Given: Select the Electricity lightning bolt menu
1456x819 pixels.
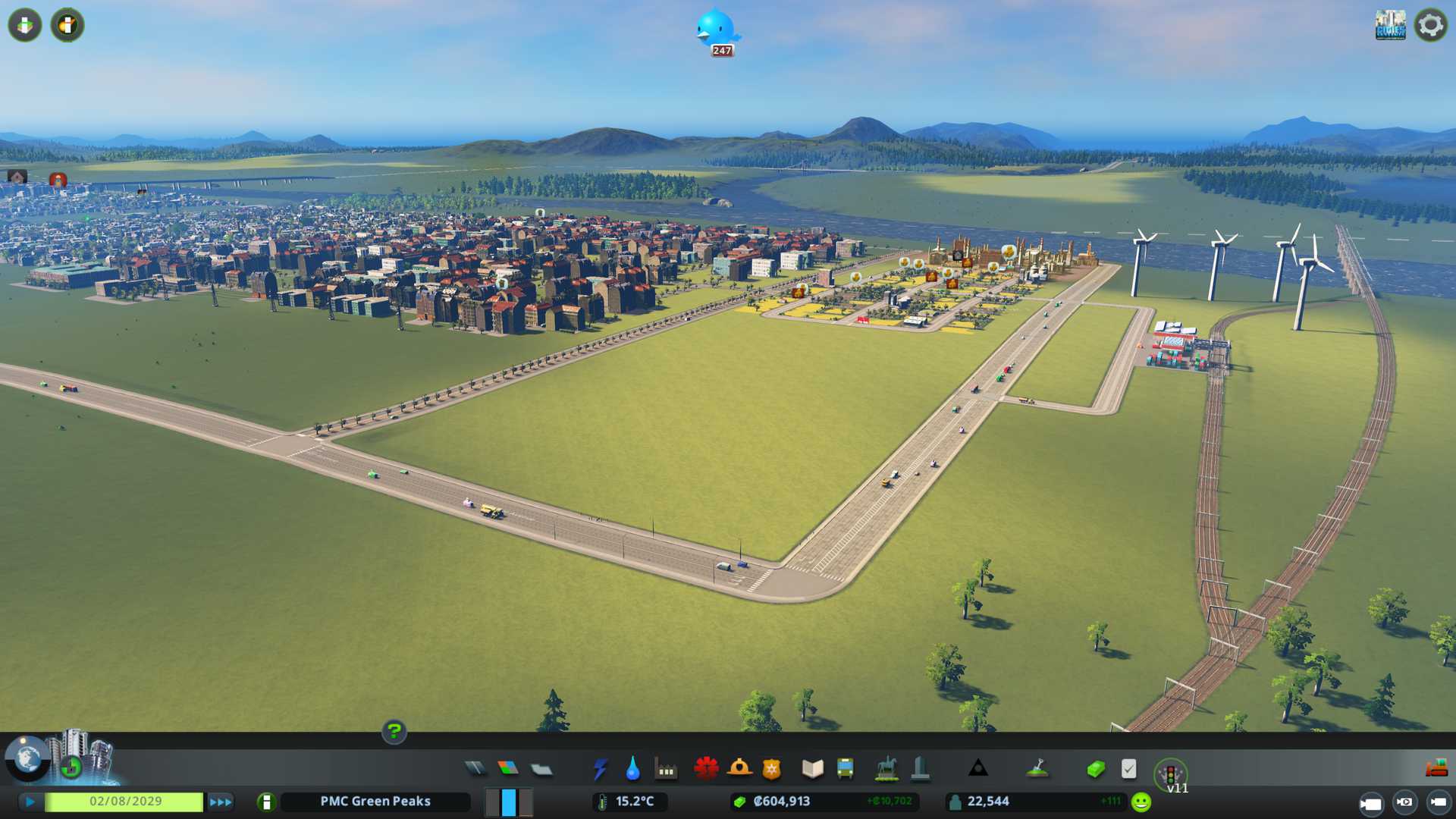Looking at the screenshot, I should click(x=600, y=769).
